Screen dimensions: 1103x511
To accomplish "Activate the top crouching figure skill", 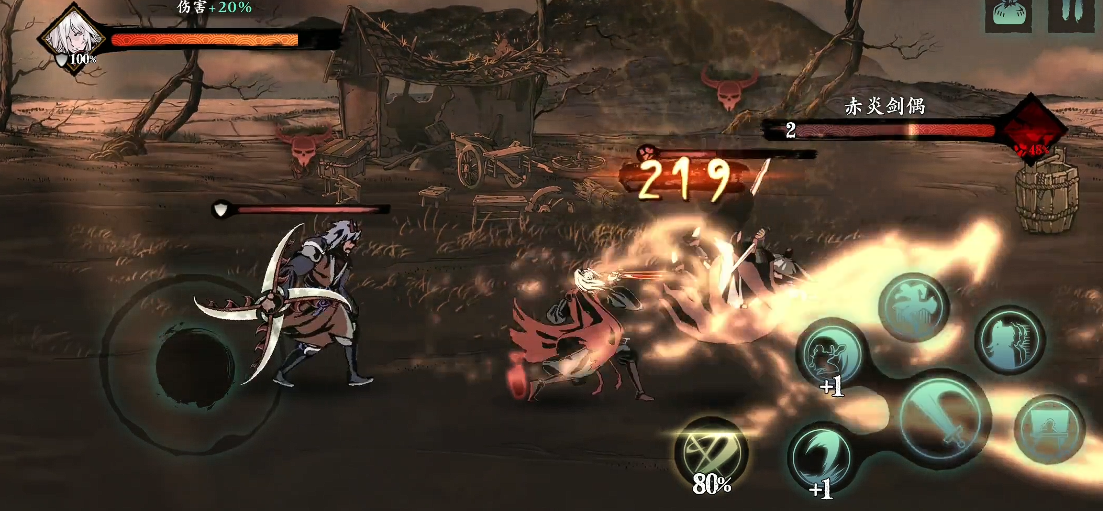I will click(913, 305).
